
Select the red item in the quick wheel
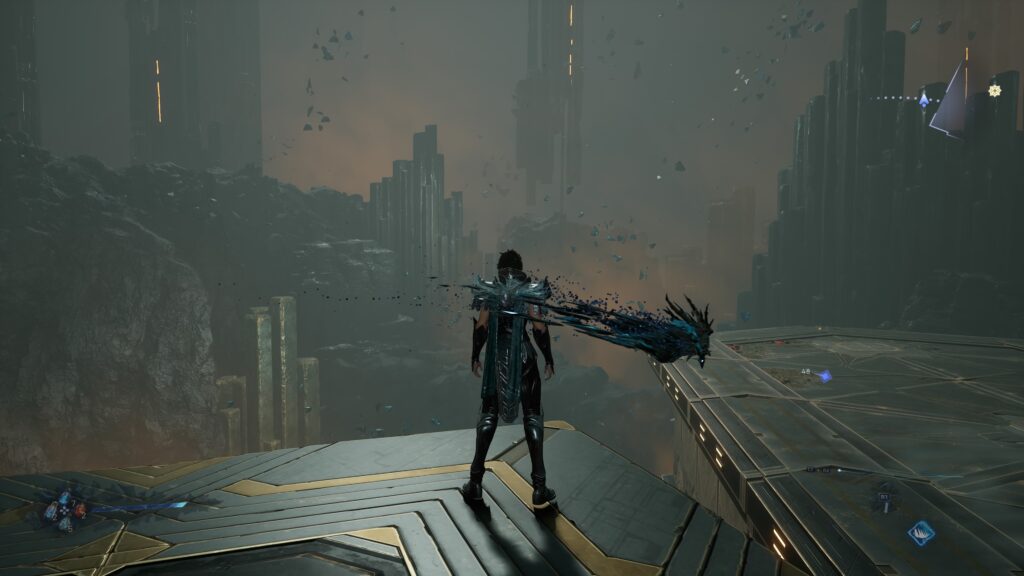79,509
